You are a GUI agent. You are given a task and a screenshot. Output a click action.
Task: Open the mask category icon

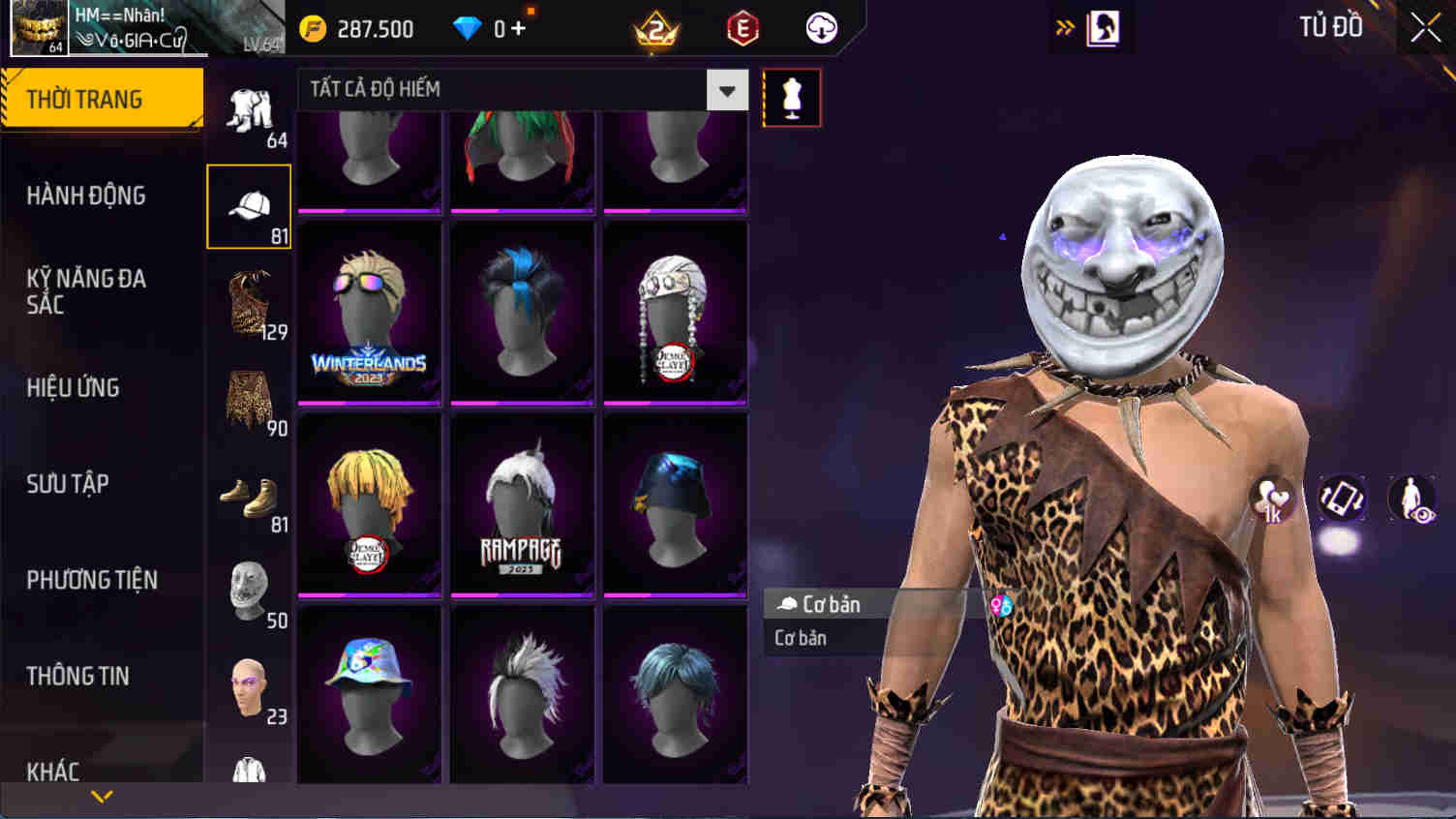click(248, 589)
